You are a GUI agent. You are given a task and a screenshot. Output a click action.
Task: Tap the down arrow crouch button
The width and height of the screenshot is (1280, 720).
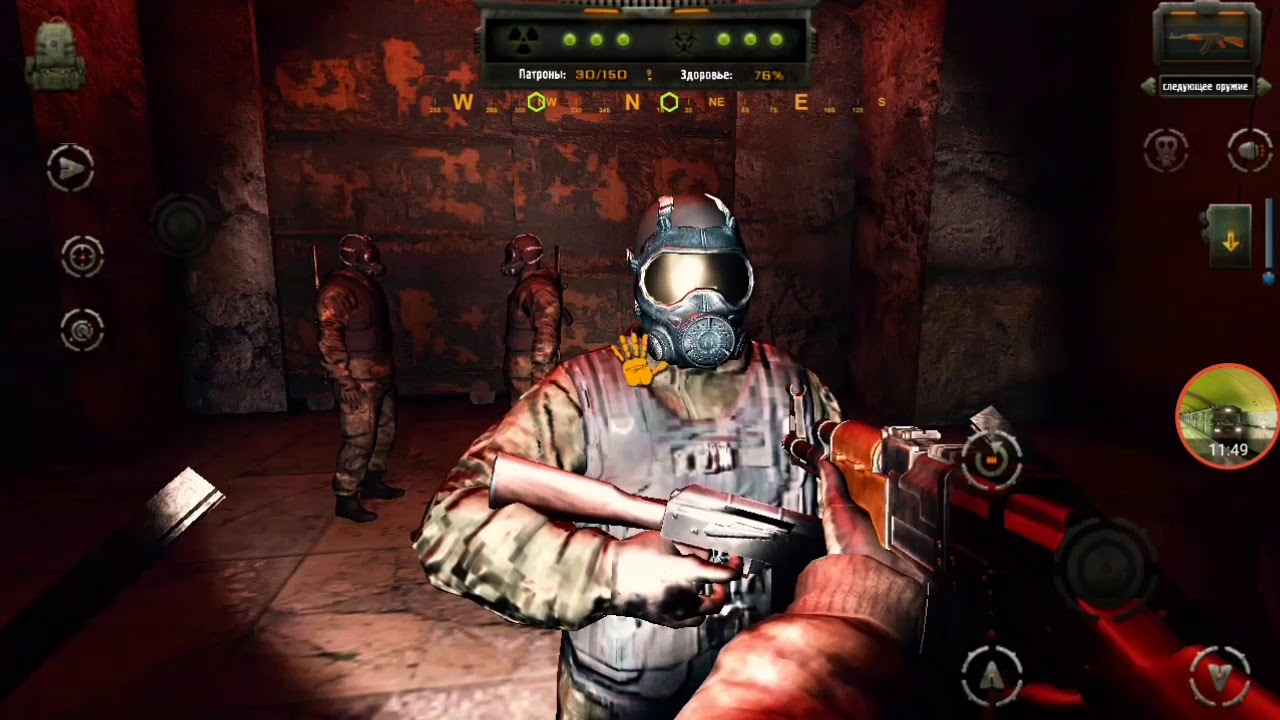point(1219,676)
